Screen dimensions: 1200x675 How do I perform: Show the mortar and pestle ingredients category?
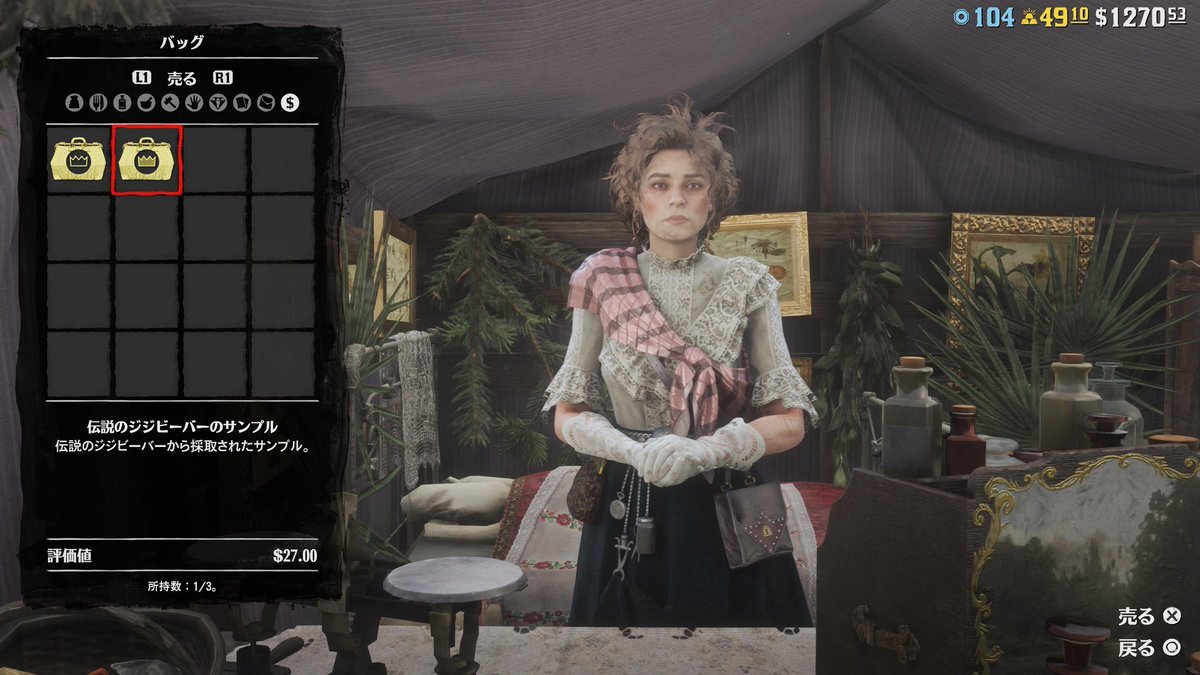146,102
